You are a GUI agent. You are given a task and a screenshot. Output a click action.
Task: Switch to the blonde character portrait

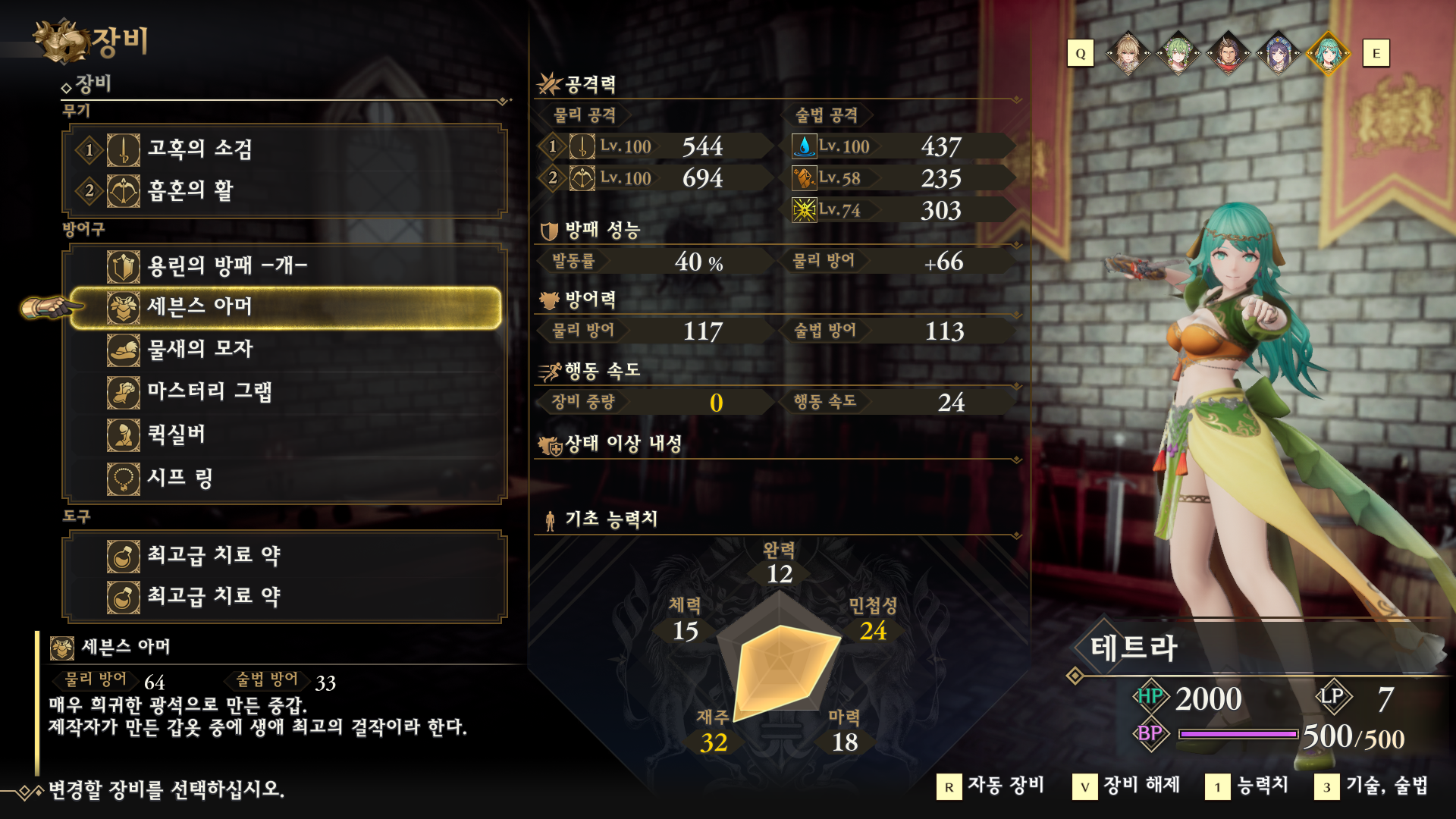click(1128, 53)
